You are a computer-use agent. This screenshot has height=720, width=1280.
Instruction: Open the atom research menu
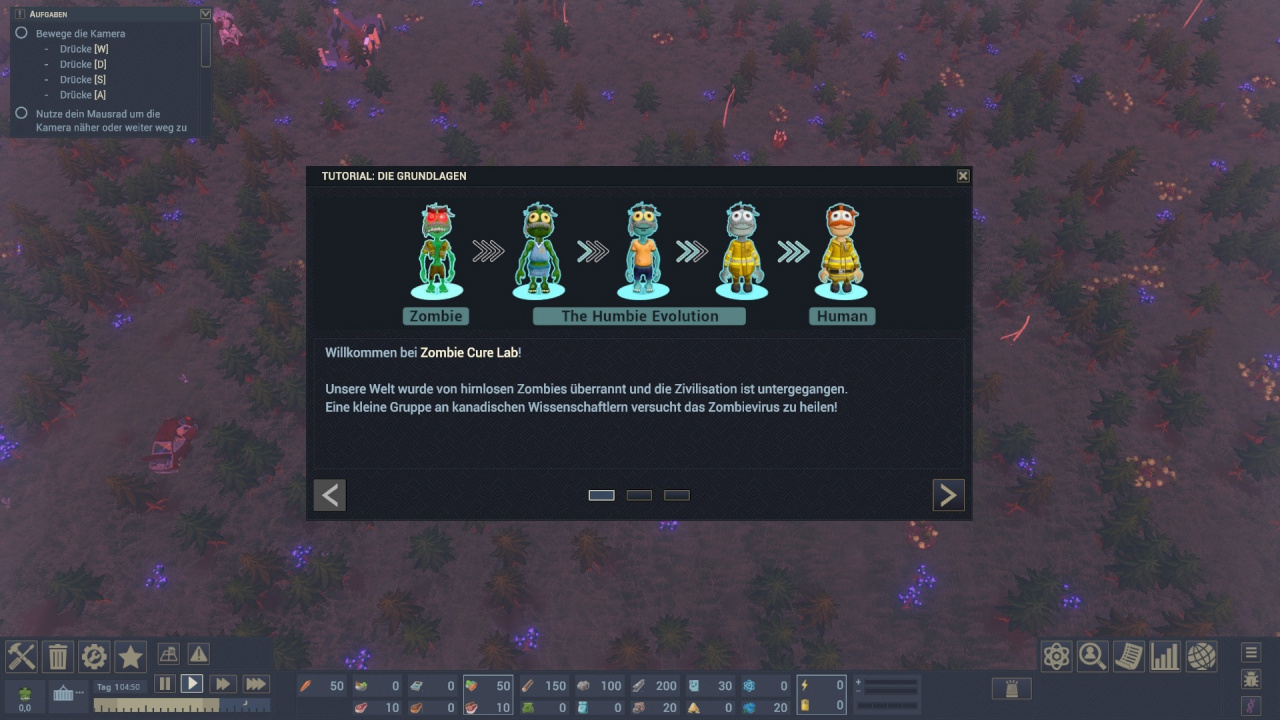(1057, 656)
